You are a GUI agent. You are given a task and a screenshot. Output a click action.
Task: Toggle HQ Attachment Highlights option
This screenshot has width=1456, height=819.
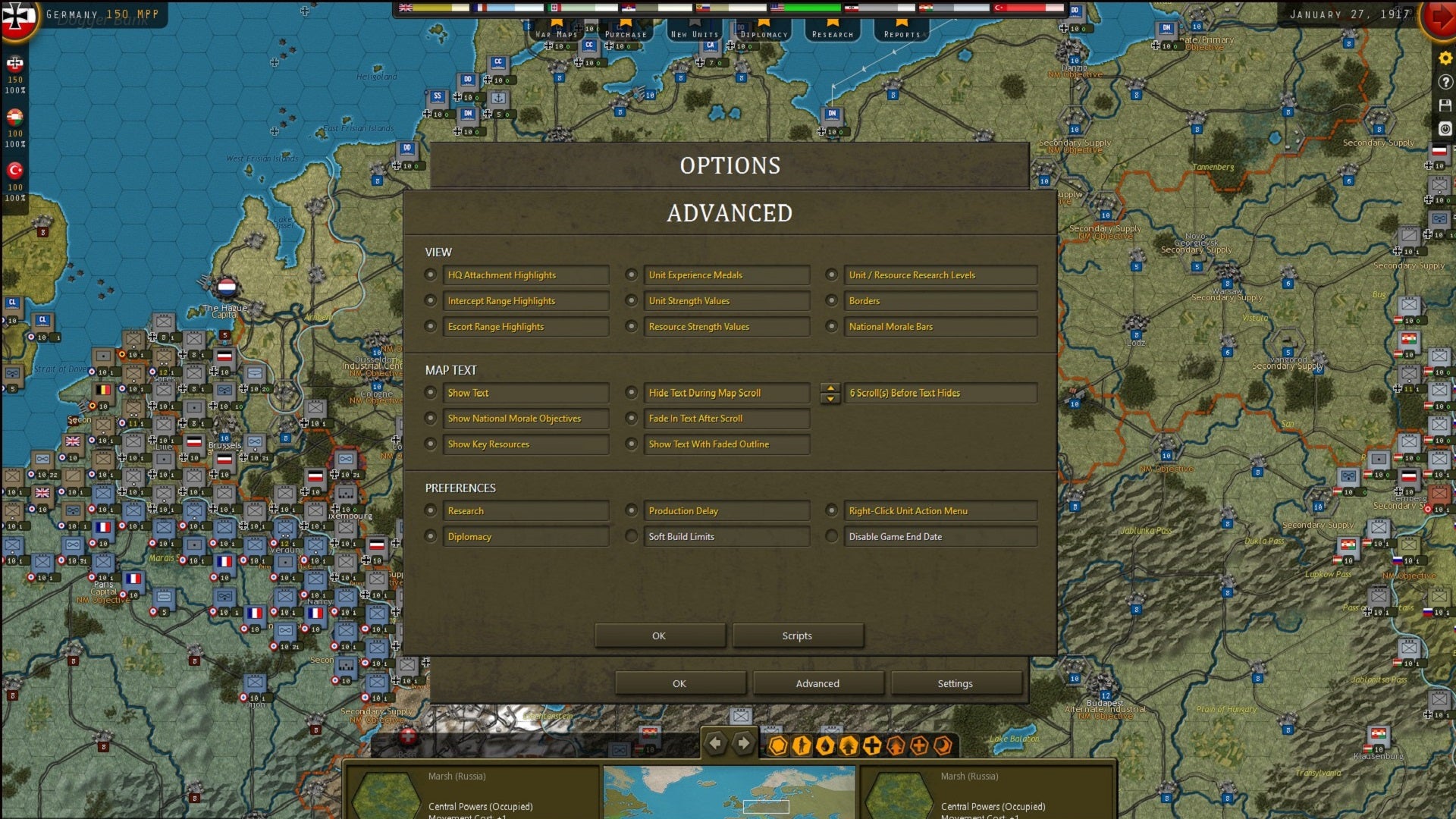click(431, 275)
